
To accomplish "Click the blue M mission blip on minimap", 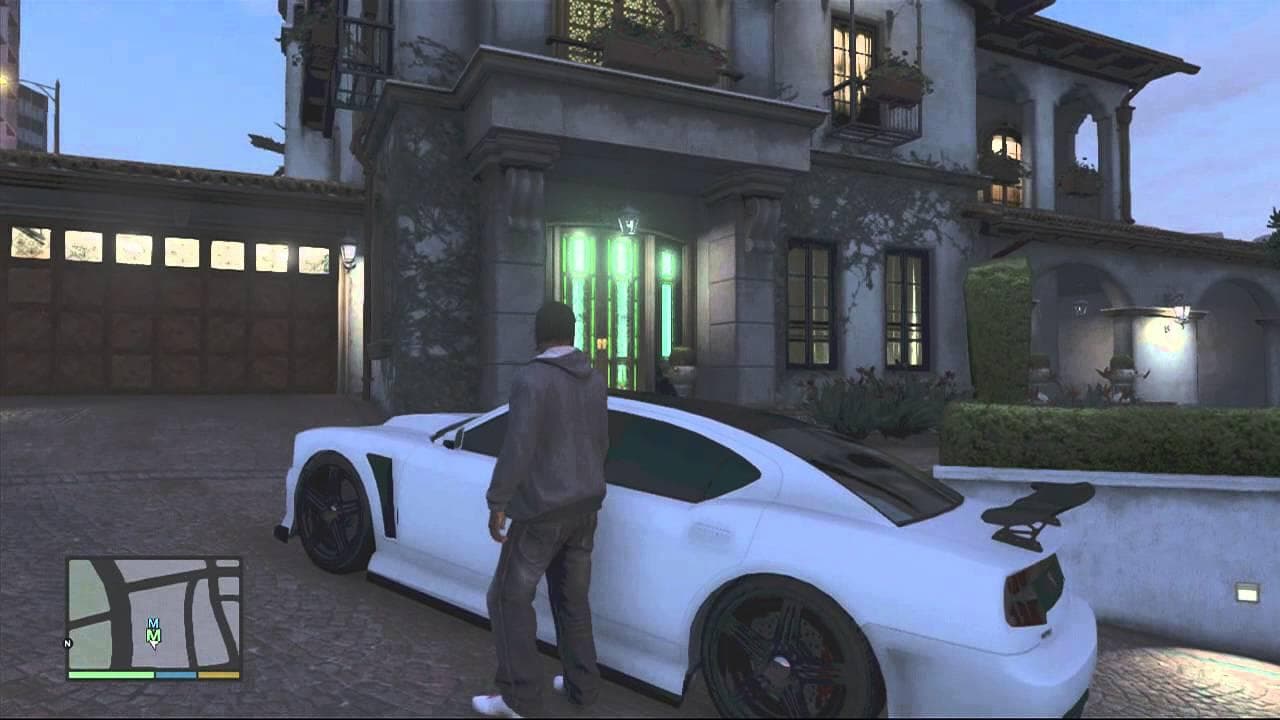I will click(x=153, y=623).
